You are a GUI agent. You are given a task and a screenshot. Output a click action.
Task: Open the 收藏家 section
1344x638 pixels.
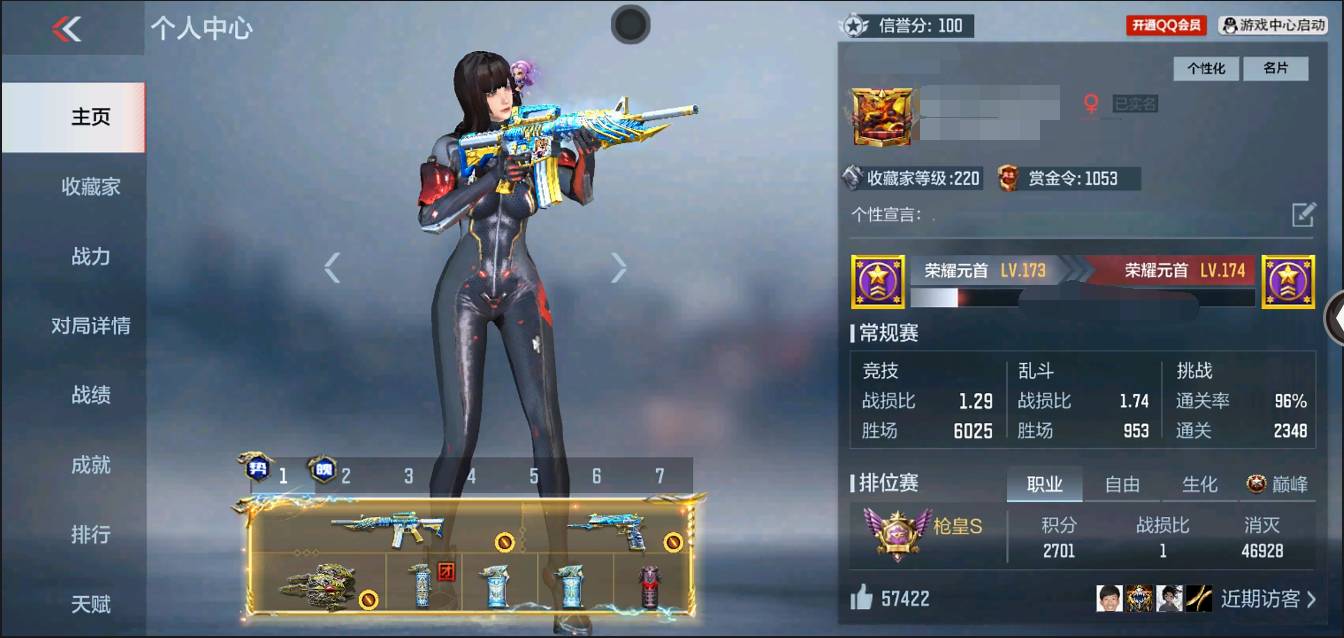(x=90, y=187)
